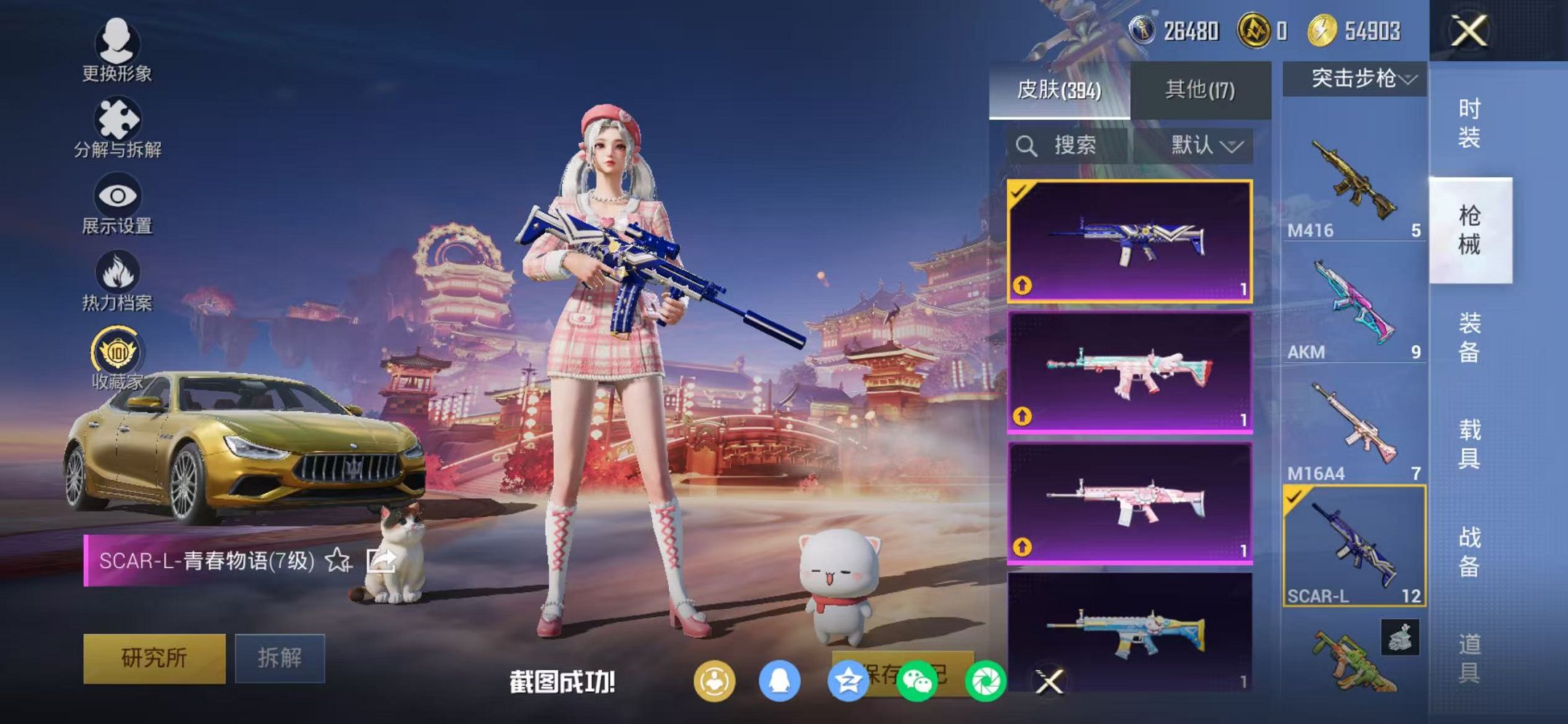Select the equipped checkmark on first skin card
Image resolution: width=1568 pixels, height=724 pixels.
pyautogui.click(x=1019, y=194)
